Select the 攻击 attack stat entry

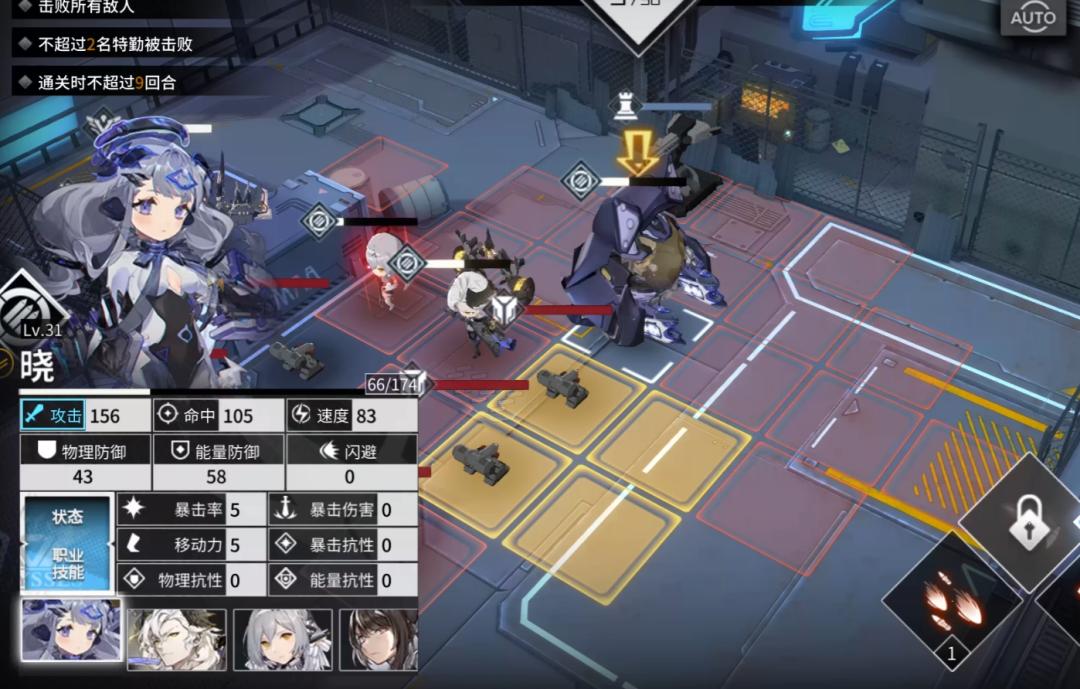[84, 415]
